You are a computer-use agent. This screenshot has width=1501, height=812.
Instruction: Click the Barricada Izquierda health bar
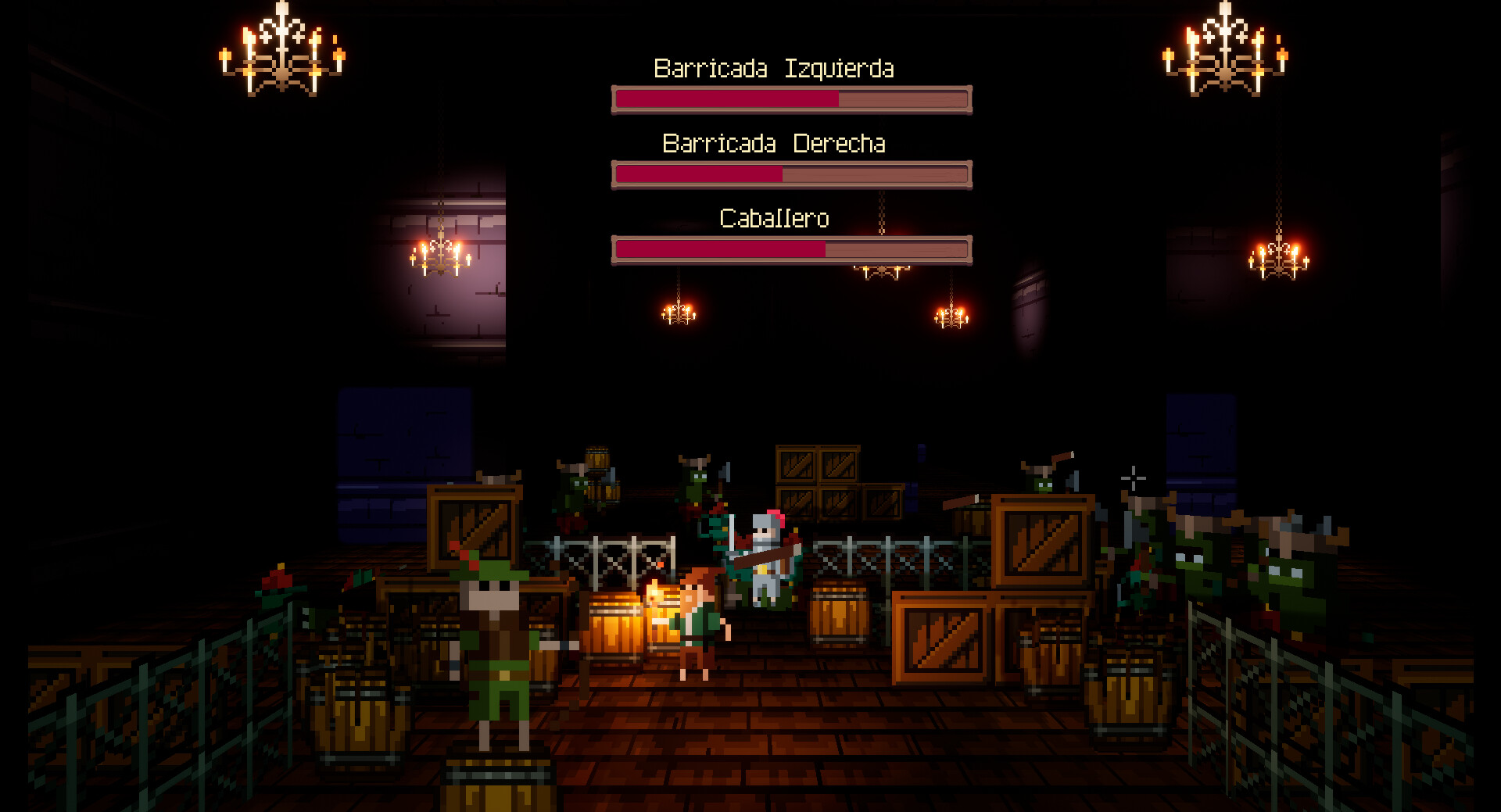click(x=790, y=99)
